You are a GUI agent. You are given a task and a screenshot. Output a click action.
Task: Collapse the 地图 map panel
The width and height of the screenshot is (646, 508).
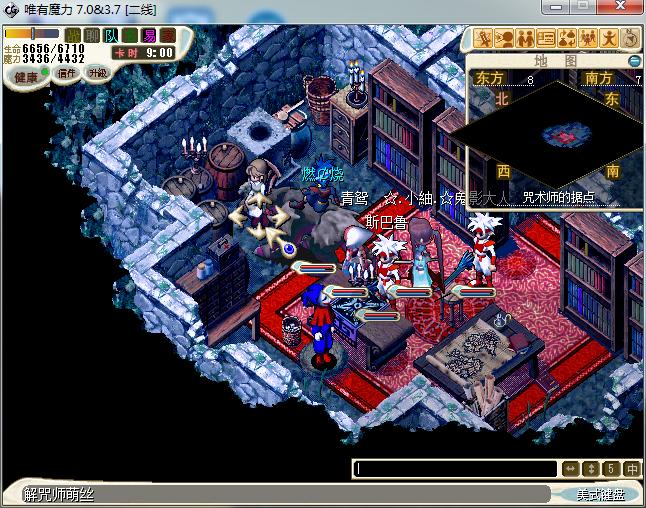coord(634,60)
